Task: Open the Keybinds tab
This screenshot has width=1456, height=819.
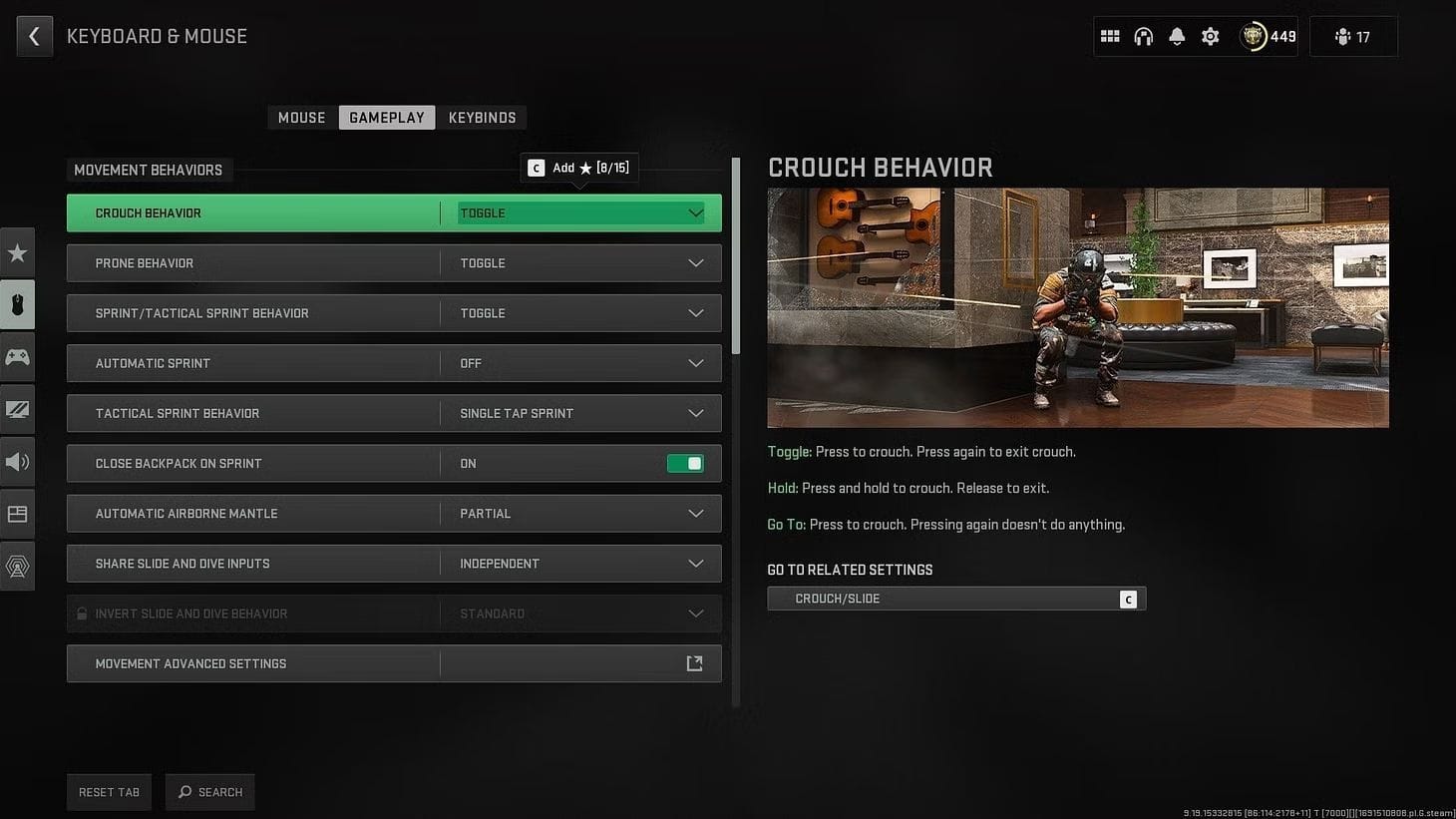Action: pyautogui.click(x=482, y=118)
